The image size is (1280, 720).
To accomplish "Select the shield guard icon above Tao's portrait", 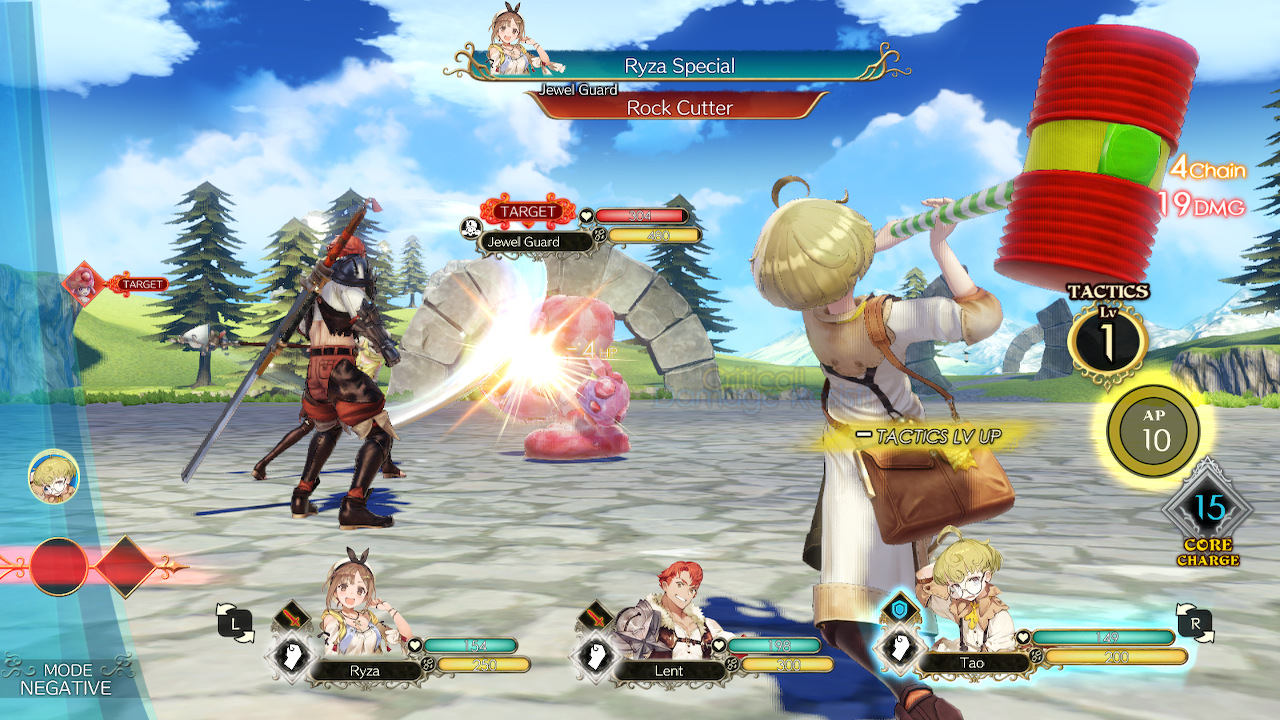I will pyautogui.click(x=897, y=607).
